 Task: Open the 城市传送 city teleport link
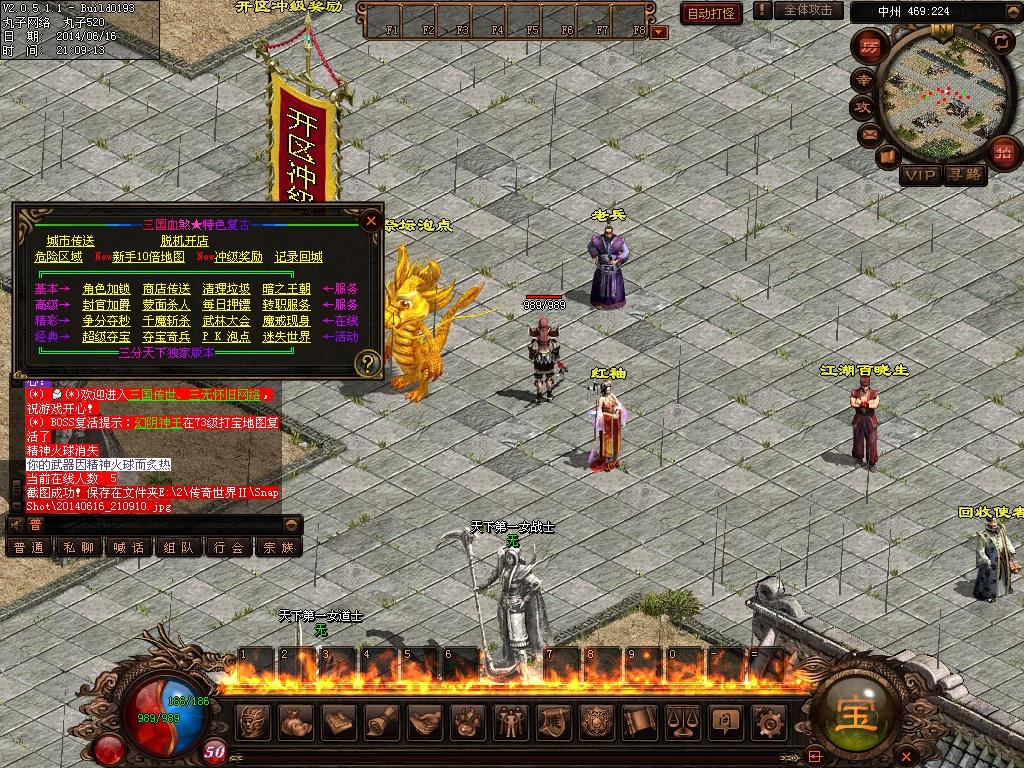coord(70,241)
